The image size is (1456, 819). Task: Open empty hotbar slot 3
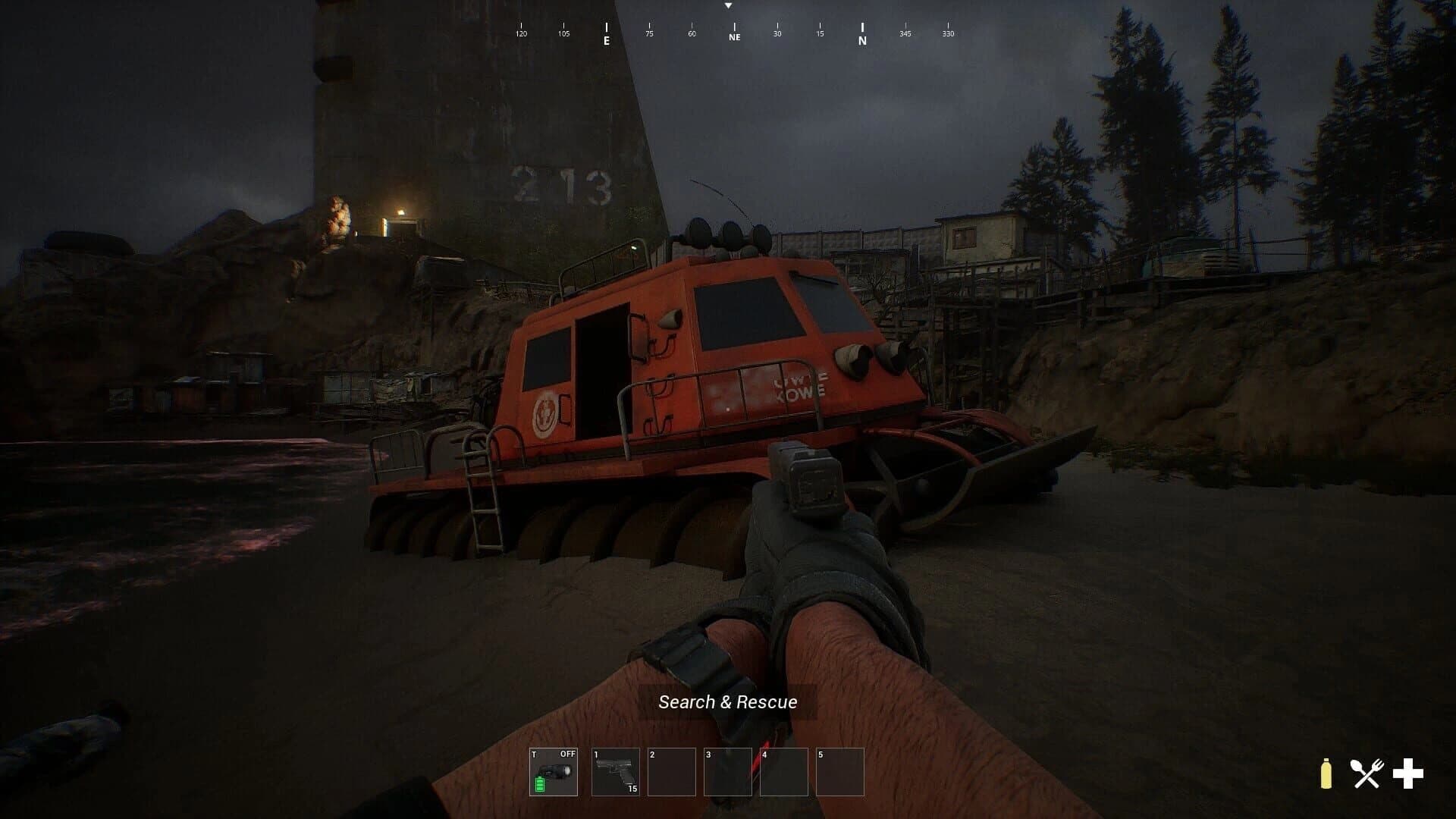click(x=728, y=771)
